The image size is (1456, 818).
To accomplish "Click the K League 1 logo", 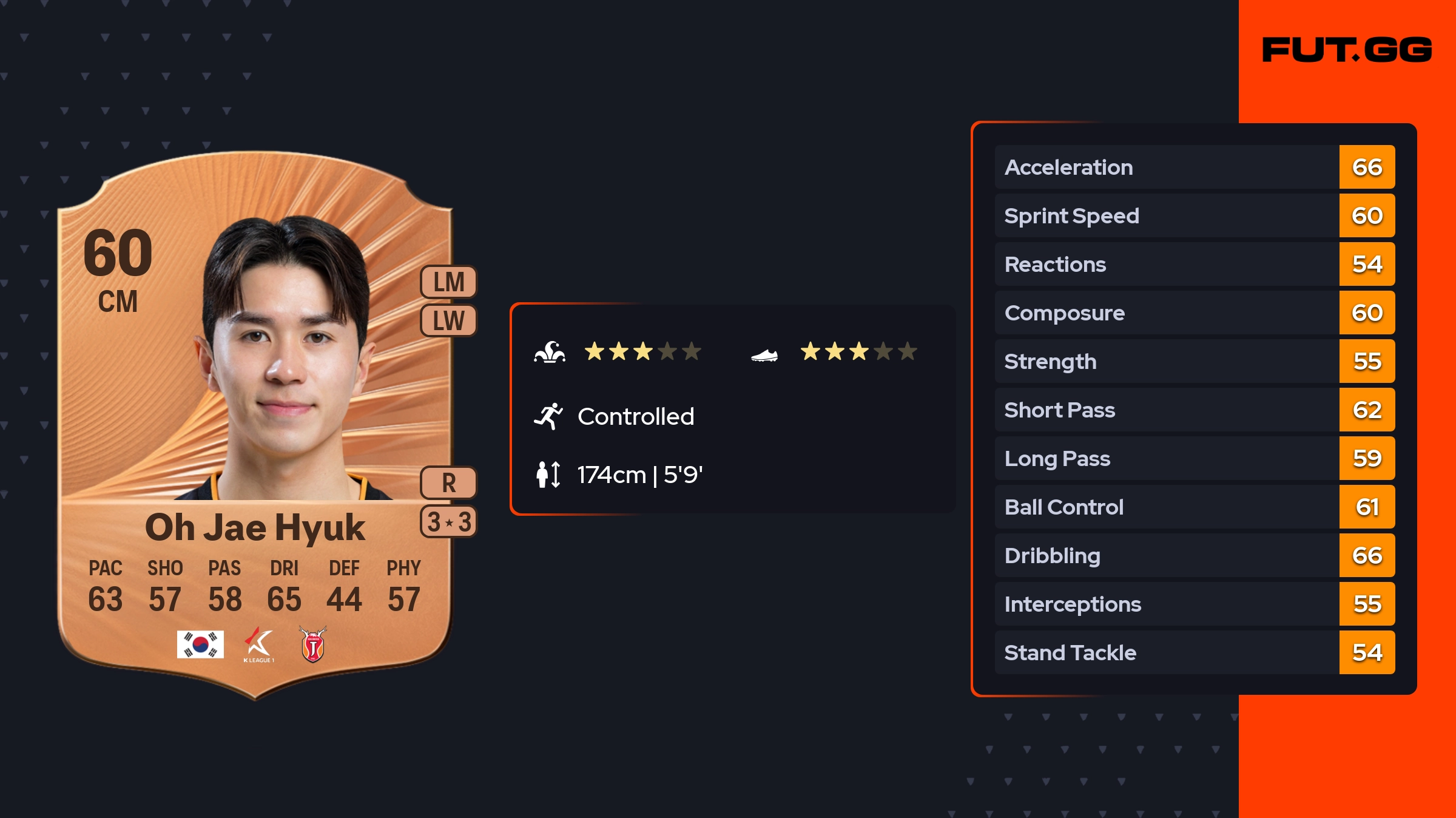I will tap(258, 644).
